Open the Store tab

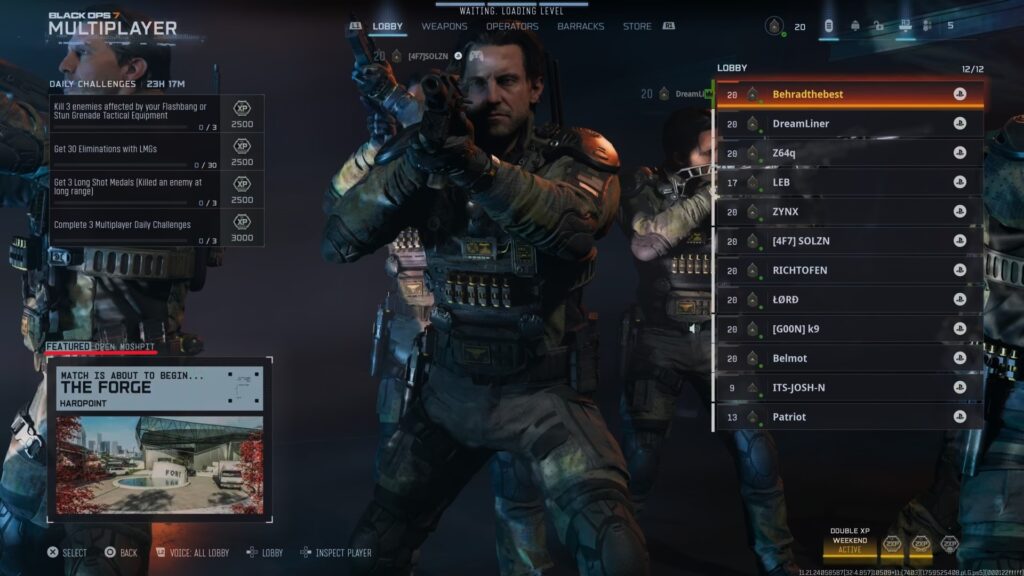(637, 26)
